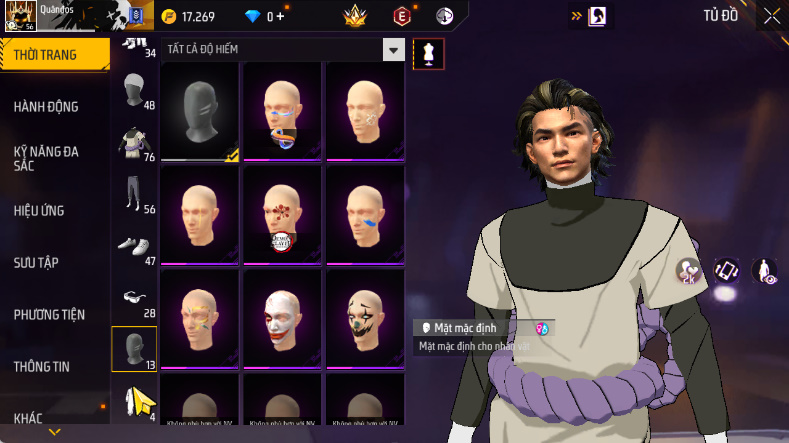Show the THÔNG TIN section

(x=42, y=366)
